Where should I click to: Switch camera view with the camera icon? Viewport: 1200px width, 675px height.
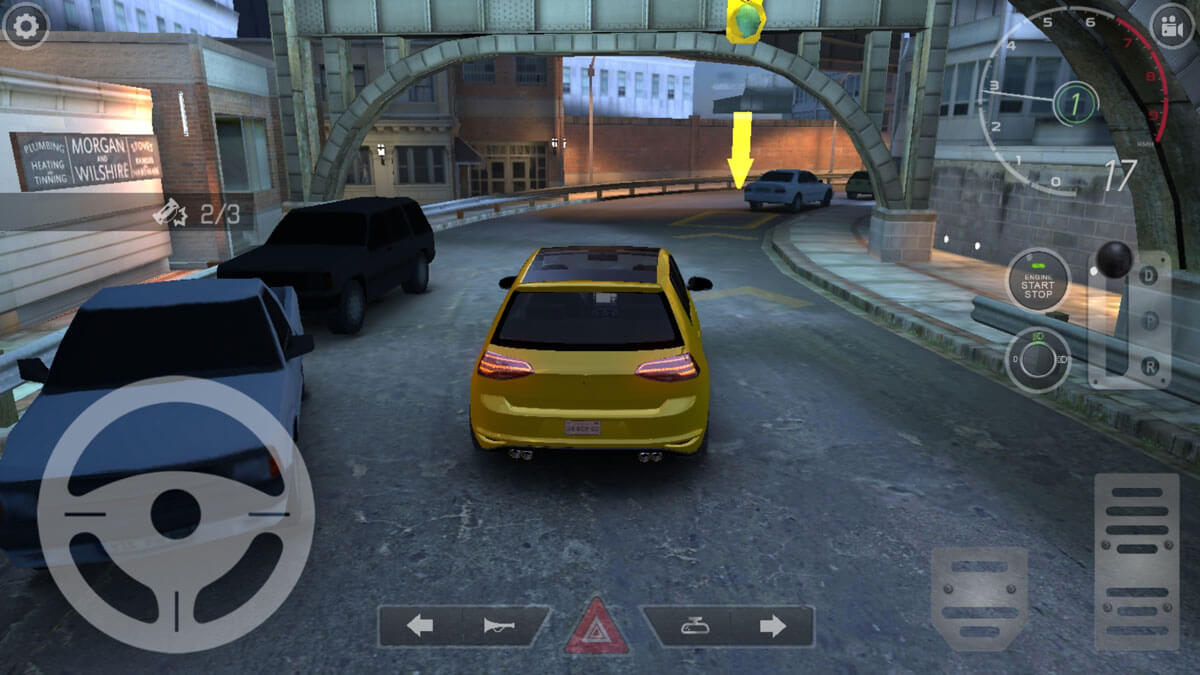click(1173, 27)
